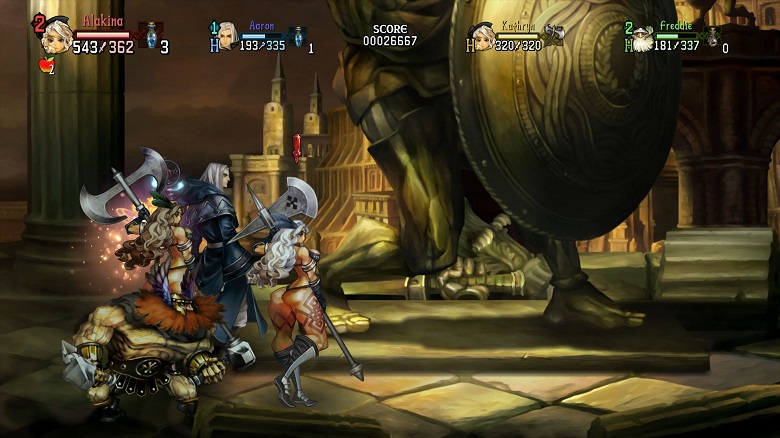Viewport: 780px width, 438px height.
Task: Click the red apple food icon
Action: (x=44, y=66)
